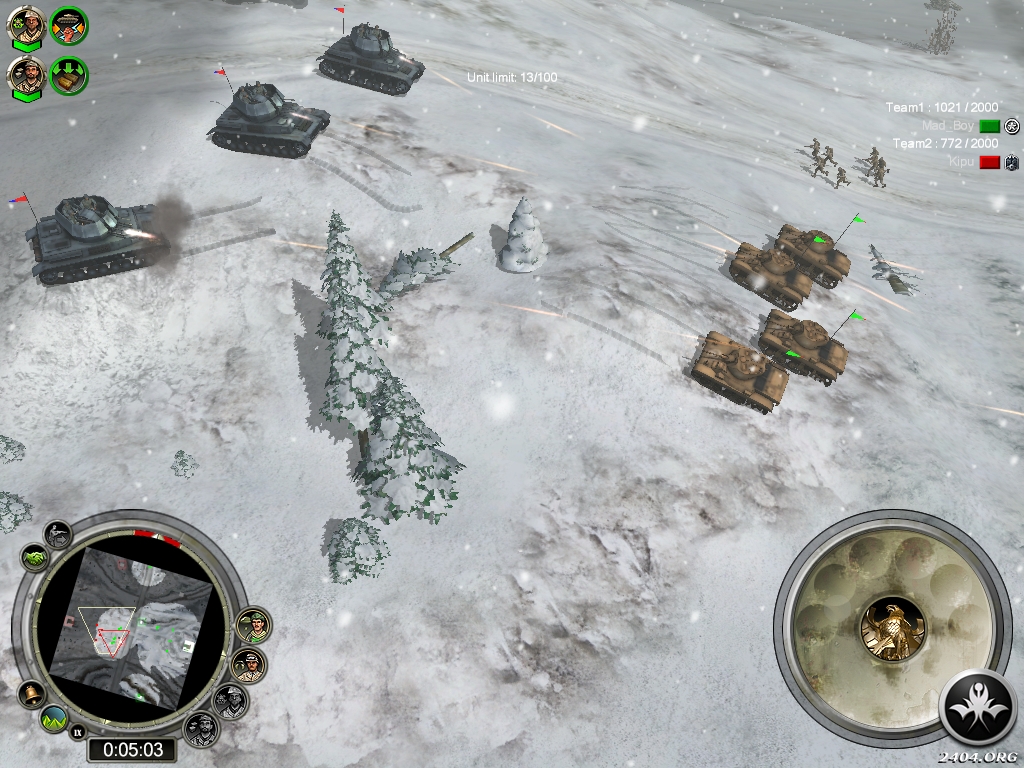Open the handshake diplomacy button
Viewport: 1024px width, 768px height.
coord(33,557)
